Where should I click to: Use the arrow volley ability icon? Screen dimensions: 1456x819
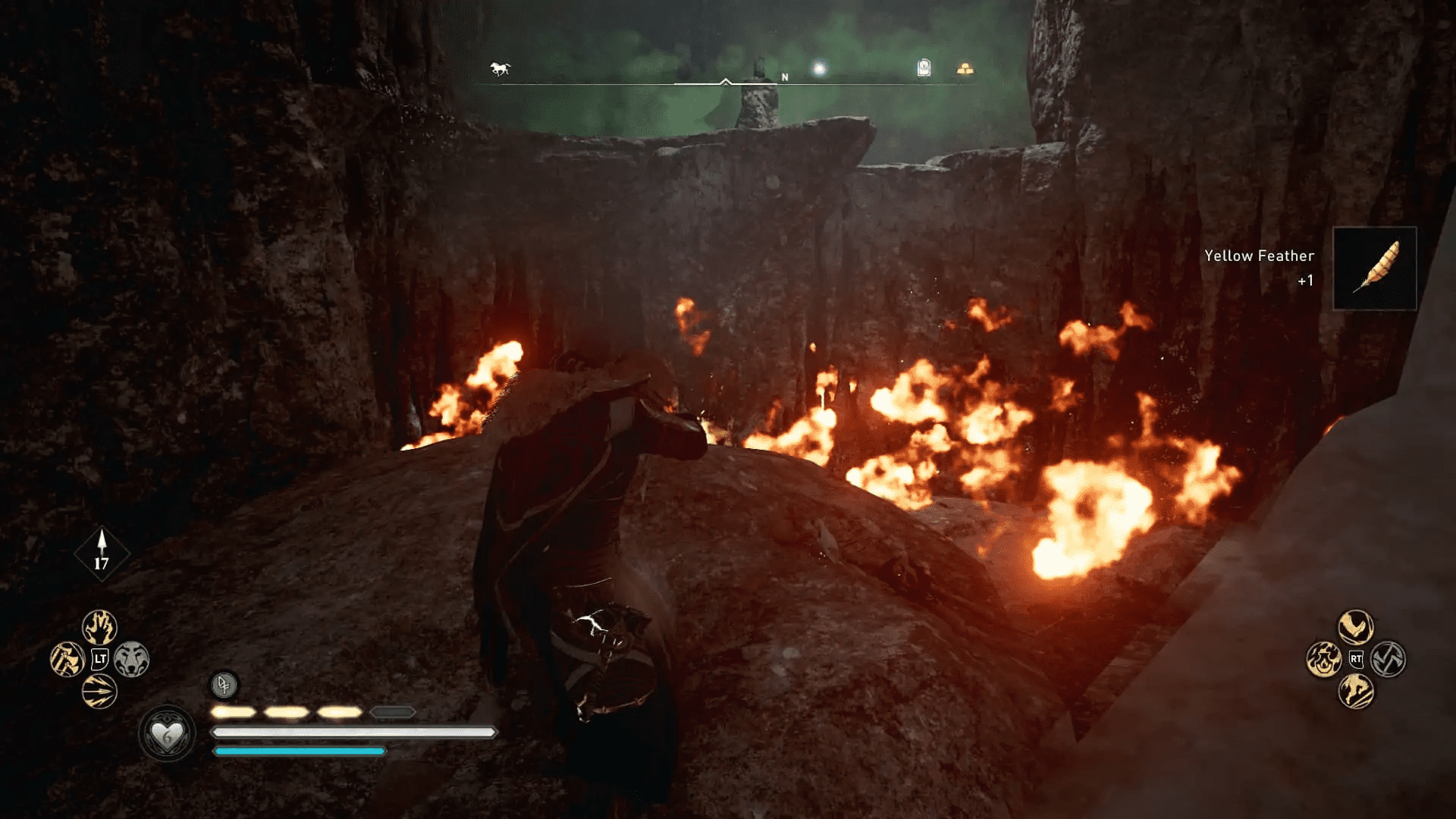point(99,691)
